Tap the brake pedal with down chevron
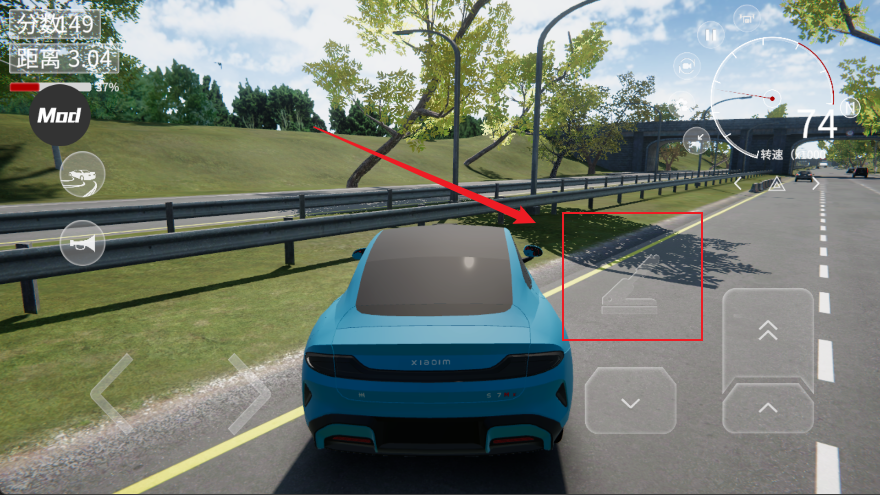This screenshot has height=495, width=880. (630, 402)
